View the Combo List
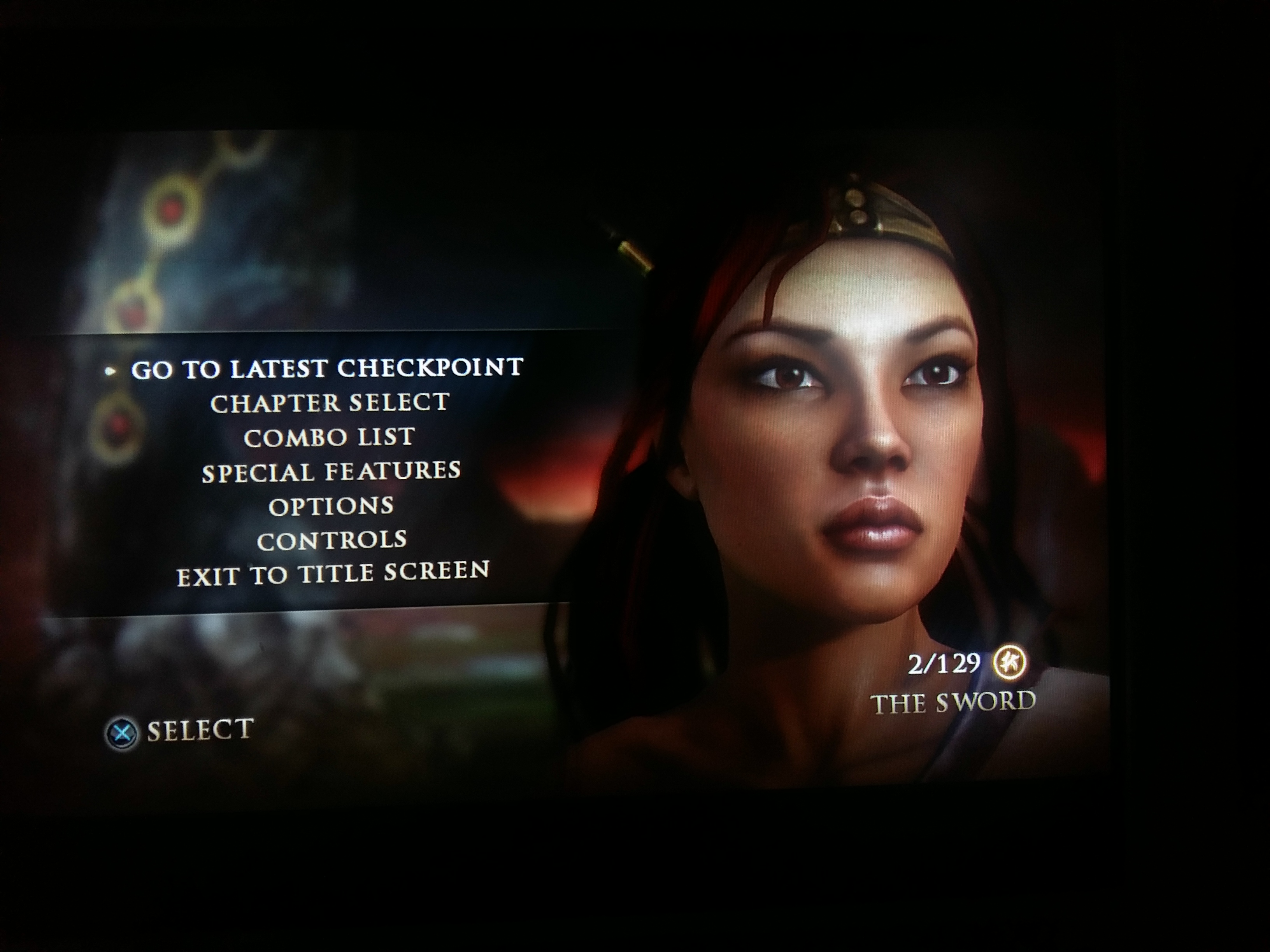 (x=330, y=438)
